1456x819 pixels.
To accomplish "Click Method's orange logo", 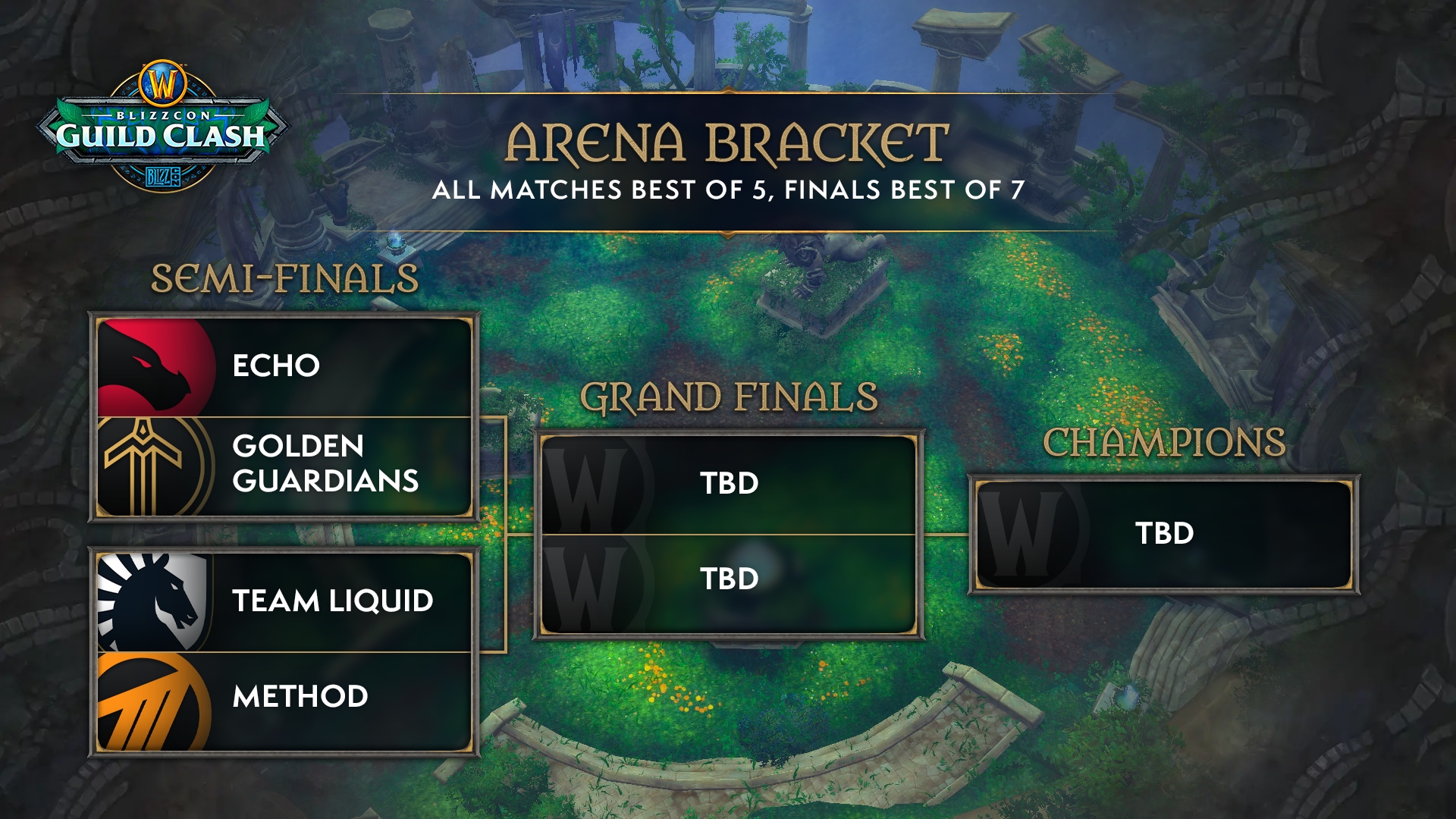I will click(x=152, y=701).
